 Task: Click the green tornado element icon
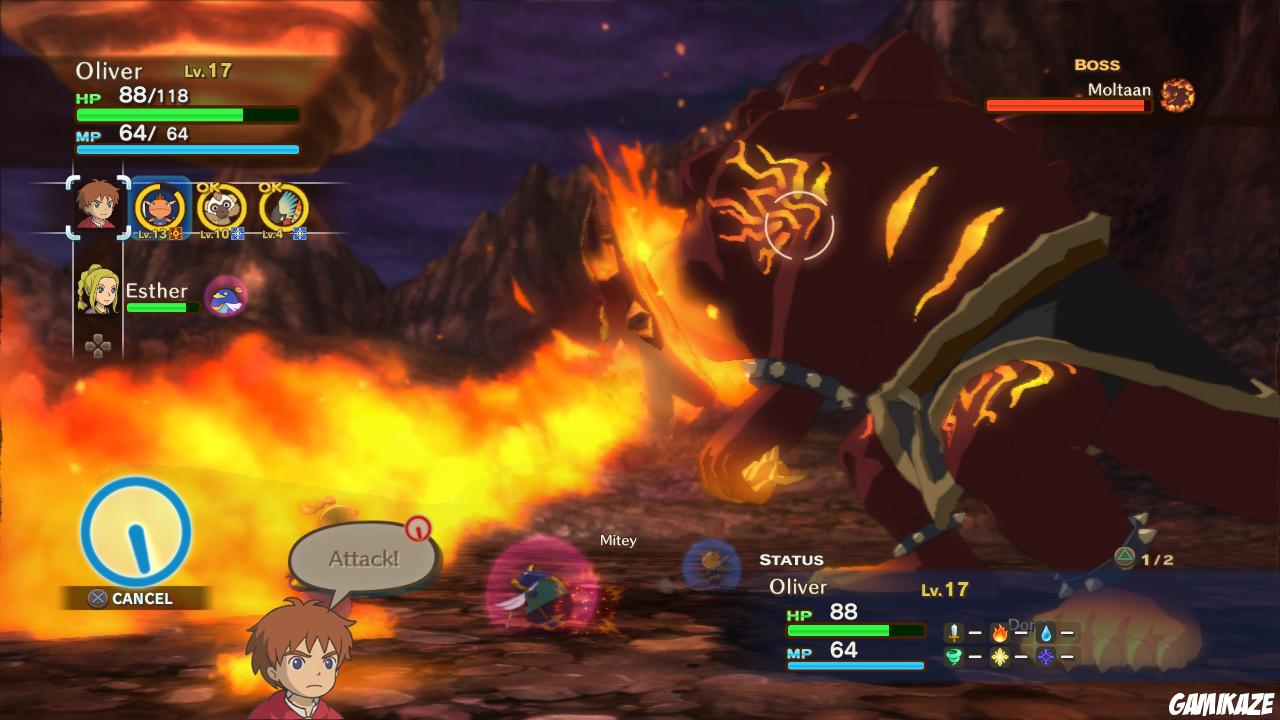point(953,656)
